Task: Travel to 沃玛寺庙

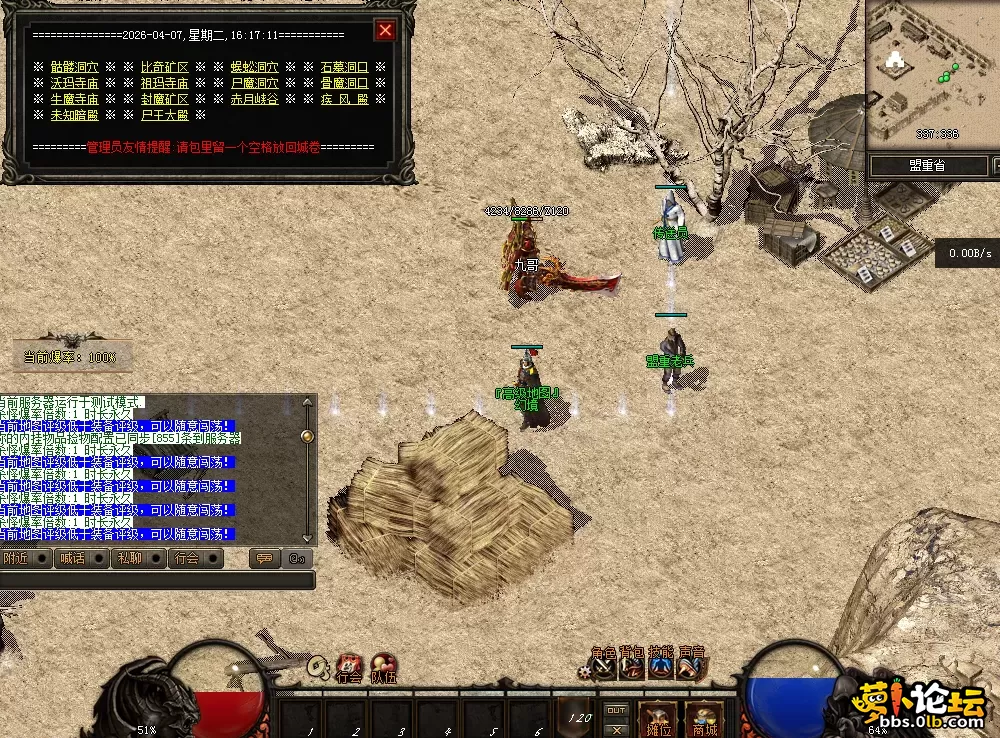Action: [x=75, y=83]
